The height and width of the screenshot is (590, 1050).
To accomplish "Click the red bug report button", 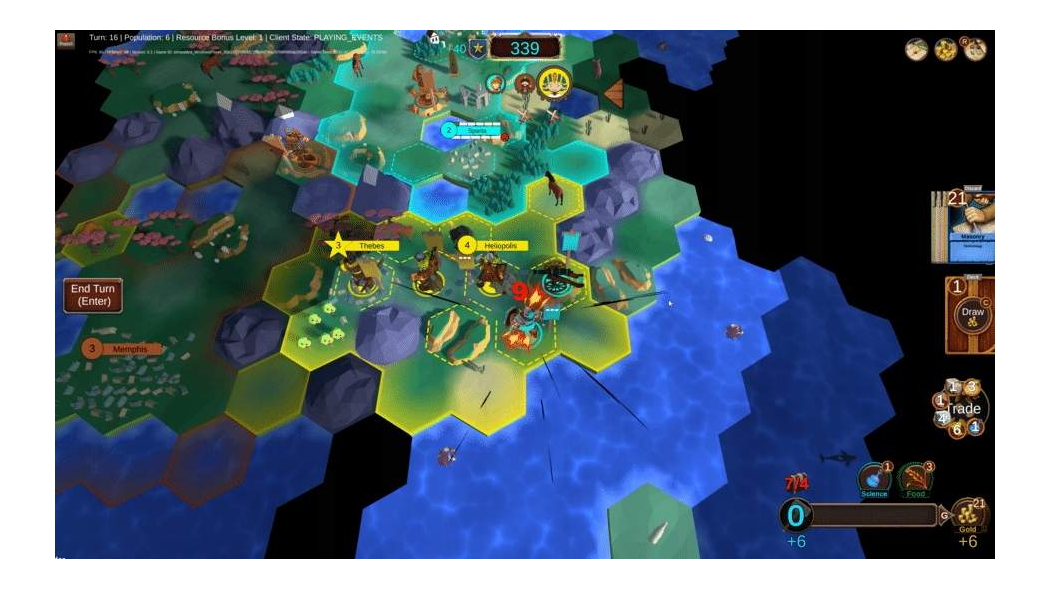I will [67, 41].
